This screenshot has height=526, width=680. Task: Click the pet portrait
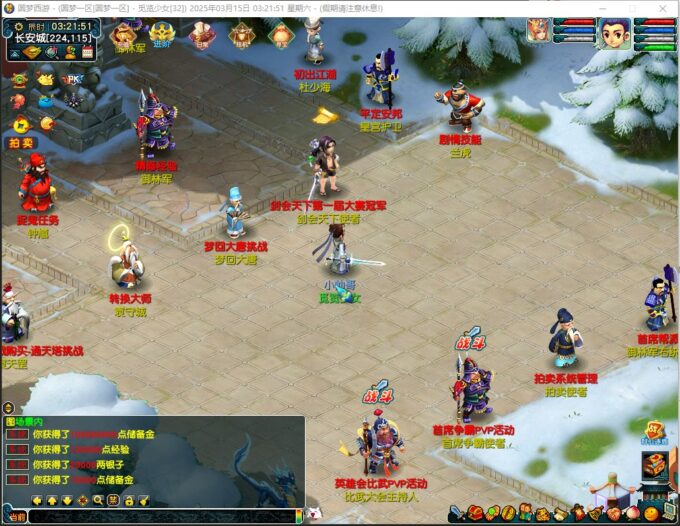(538, 31)
